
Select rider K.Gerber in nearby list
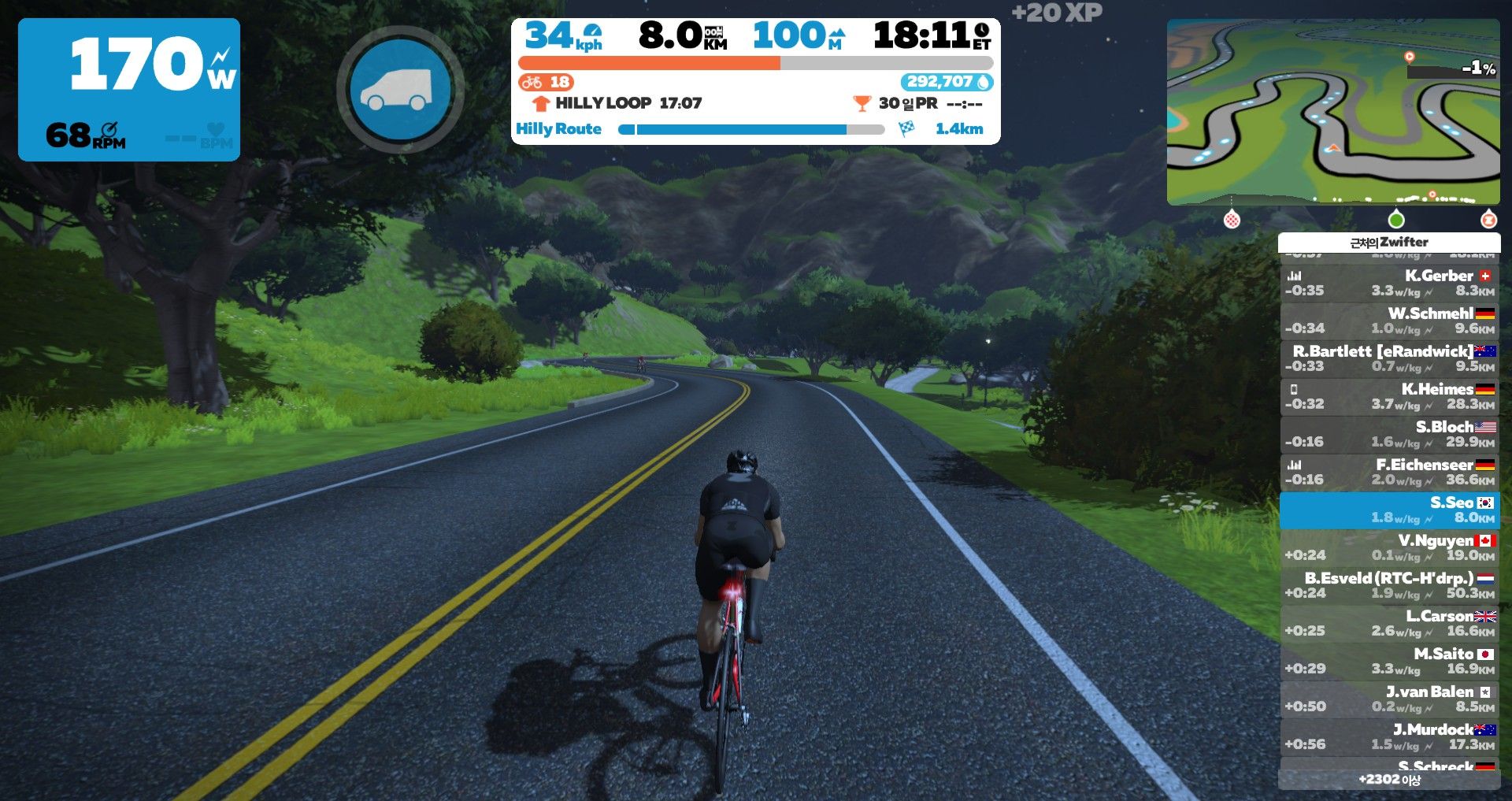[x=1389, y=283]
